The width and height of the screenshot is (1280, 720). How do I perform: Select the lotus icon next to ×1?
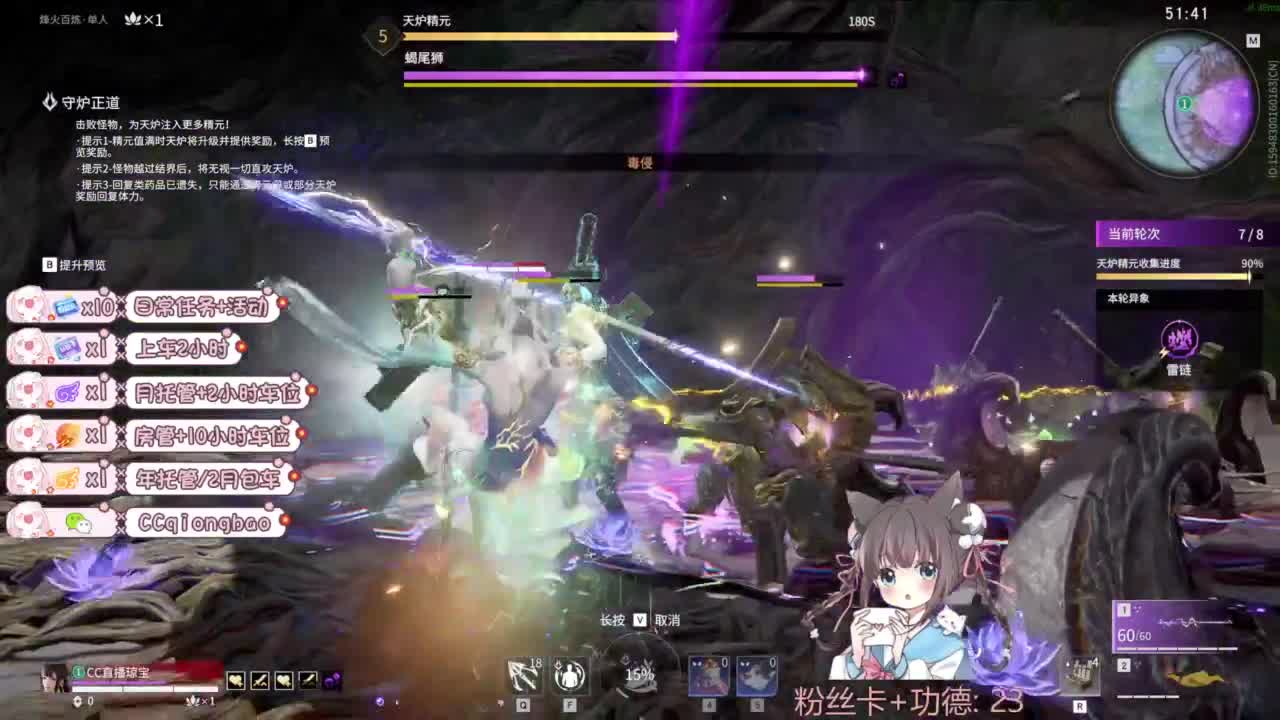pos(131,18)
